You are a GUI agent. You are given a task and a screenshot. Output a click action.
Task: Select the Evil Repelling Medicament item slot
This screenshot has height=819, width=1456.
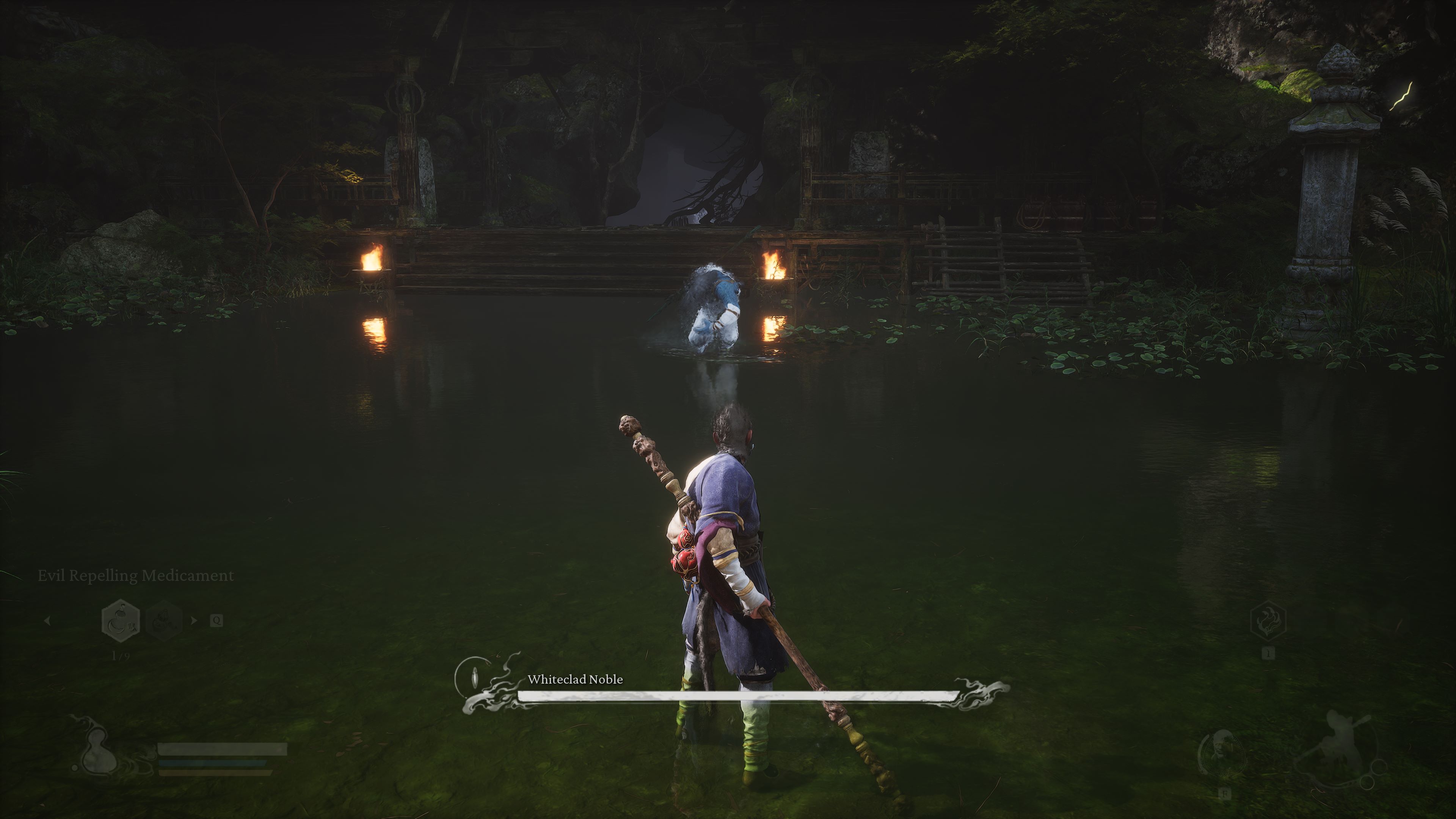point(120,621)
